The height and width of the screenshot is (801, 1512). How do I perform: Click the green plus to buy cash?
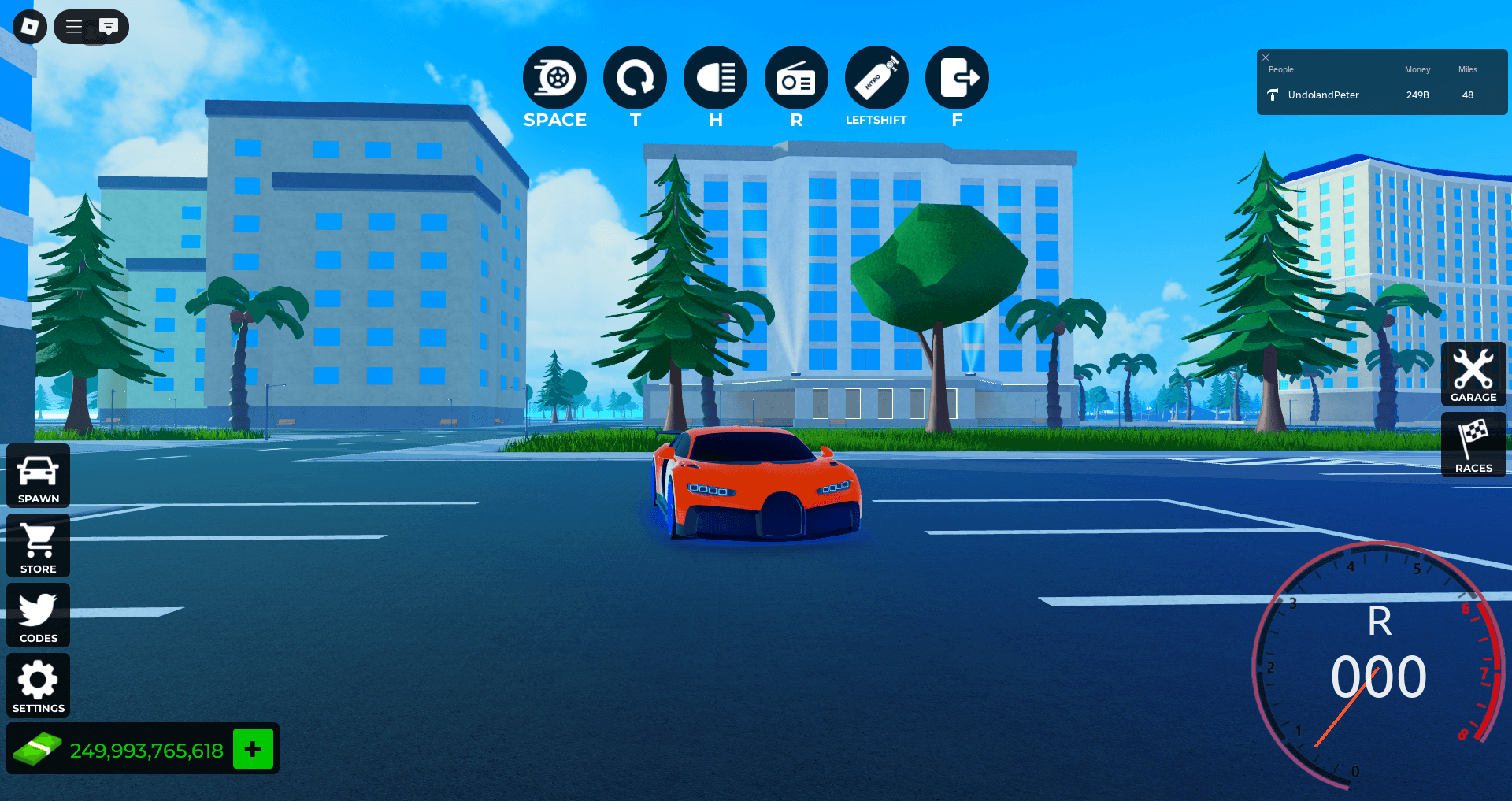[x=253, y=748]
